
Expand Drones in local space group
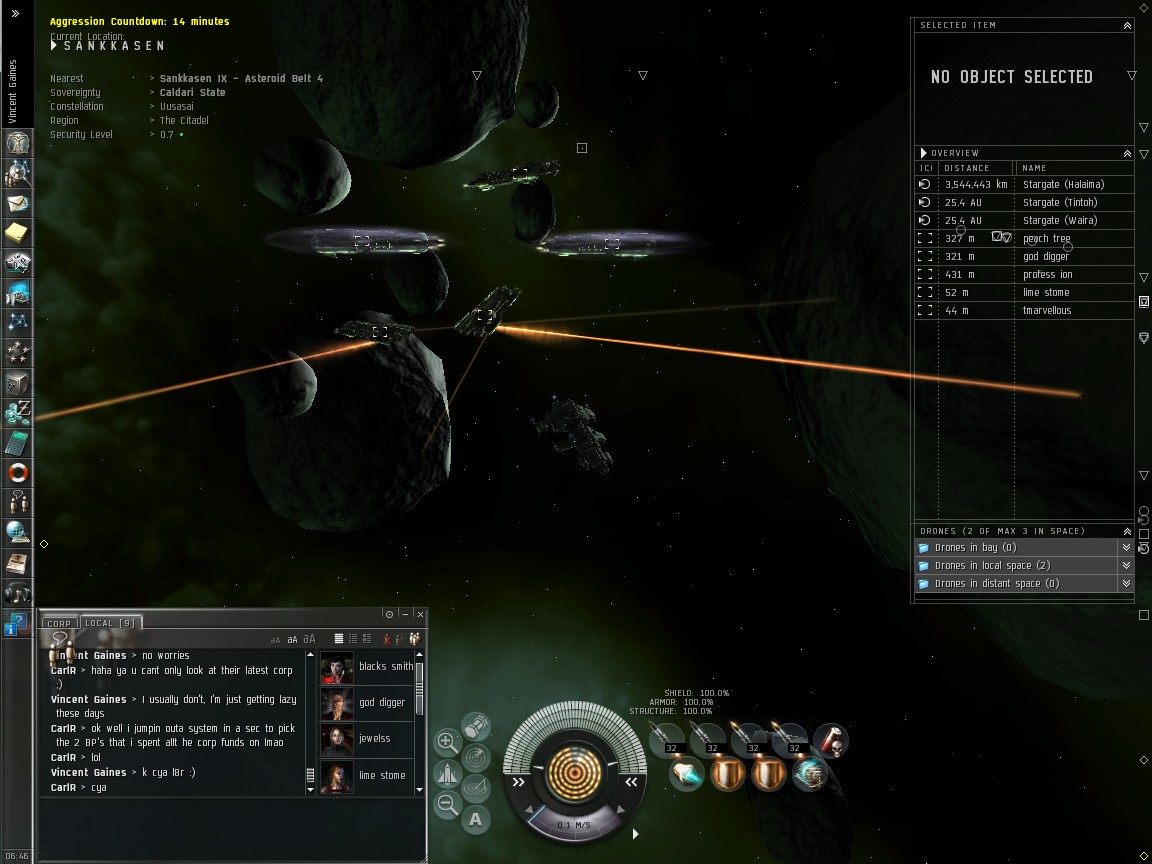coord(1126,566)
